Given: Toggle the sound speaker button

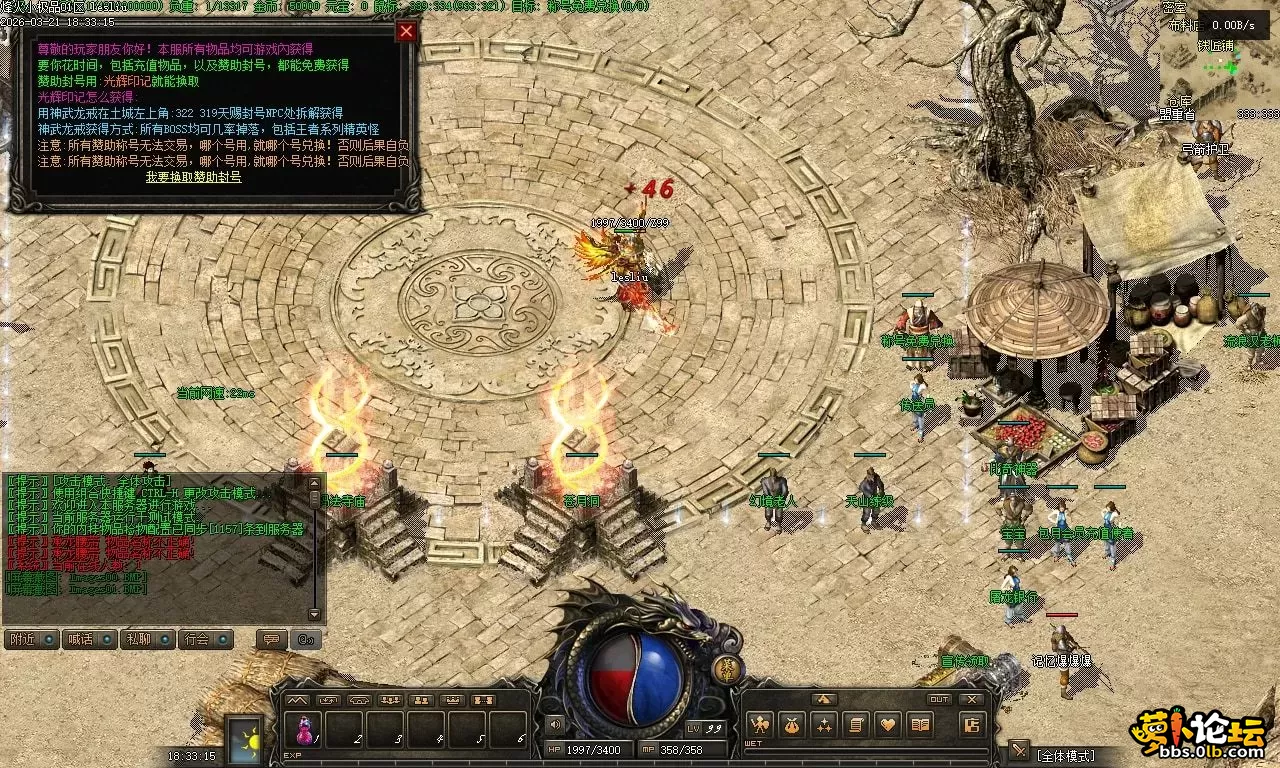Looking at the screenshot, I should 554,724.
